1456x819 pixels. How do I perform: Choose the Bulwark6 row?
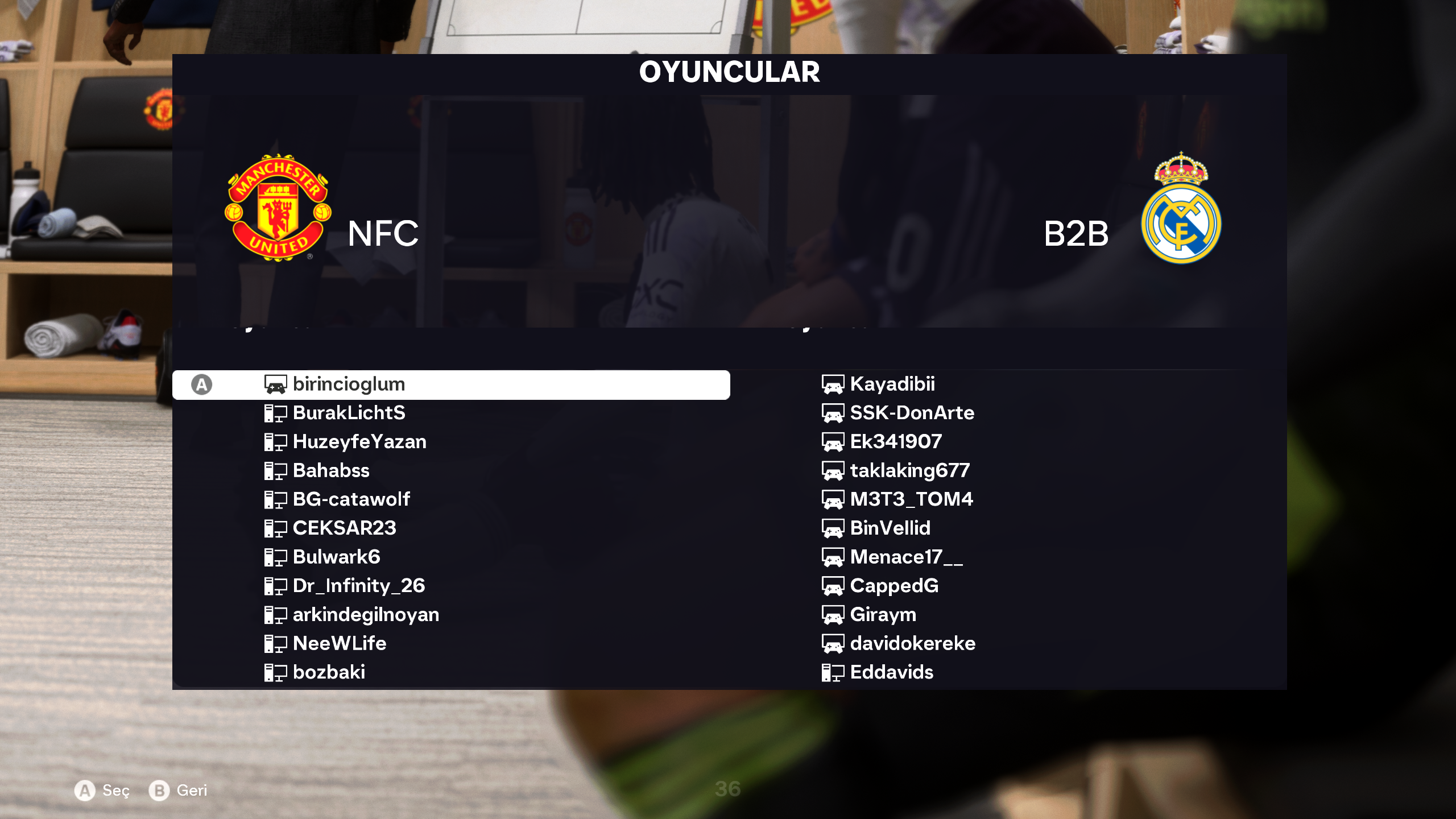coord(336,557)
